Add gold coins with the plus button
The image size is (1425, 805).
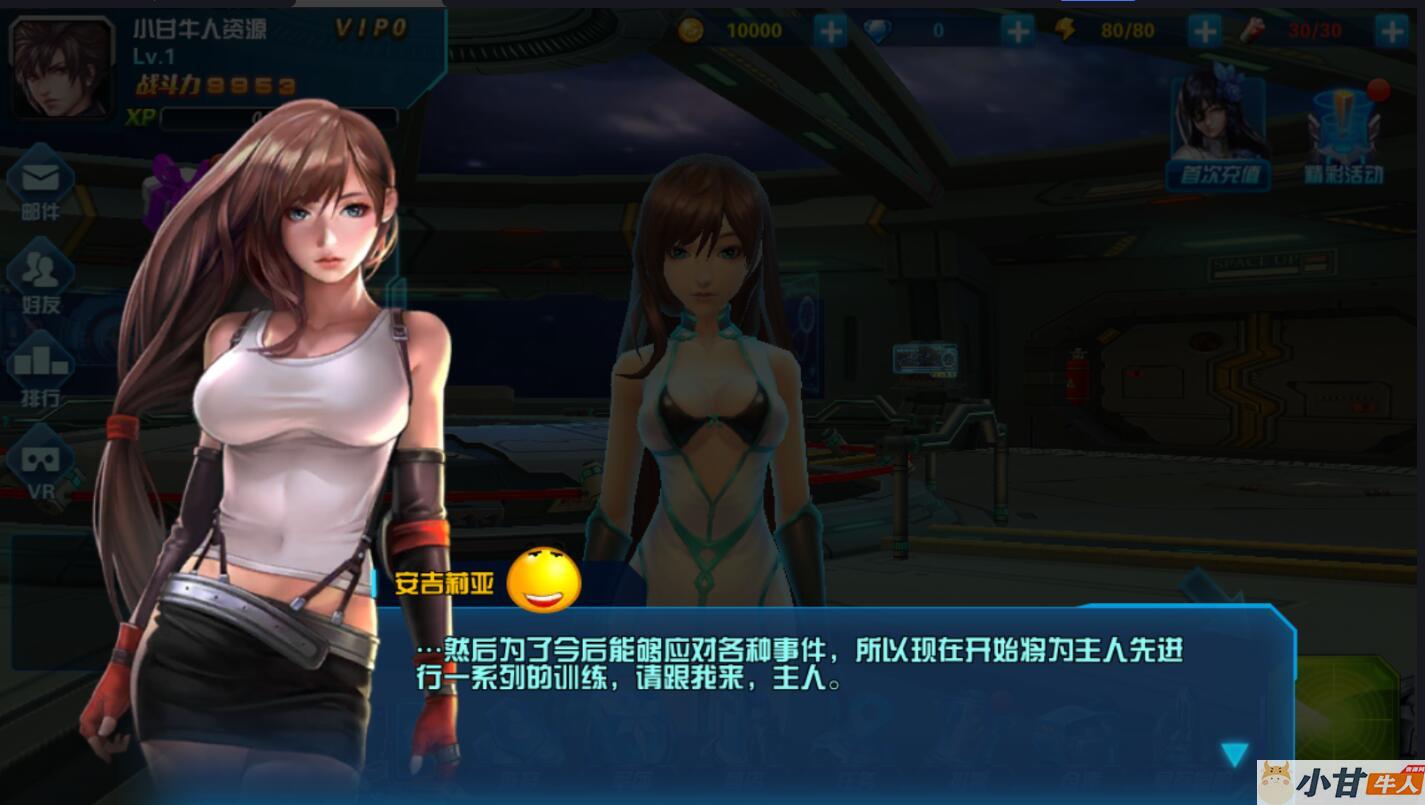tap(830, 31)
